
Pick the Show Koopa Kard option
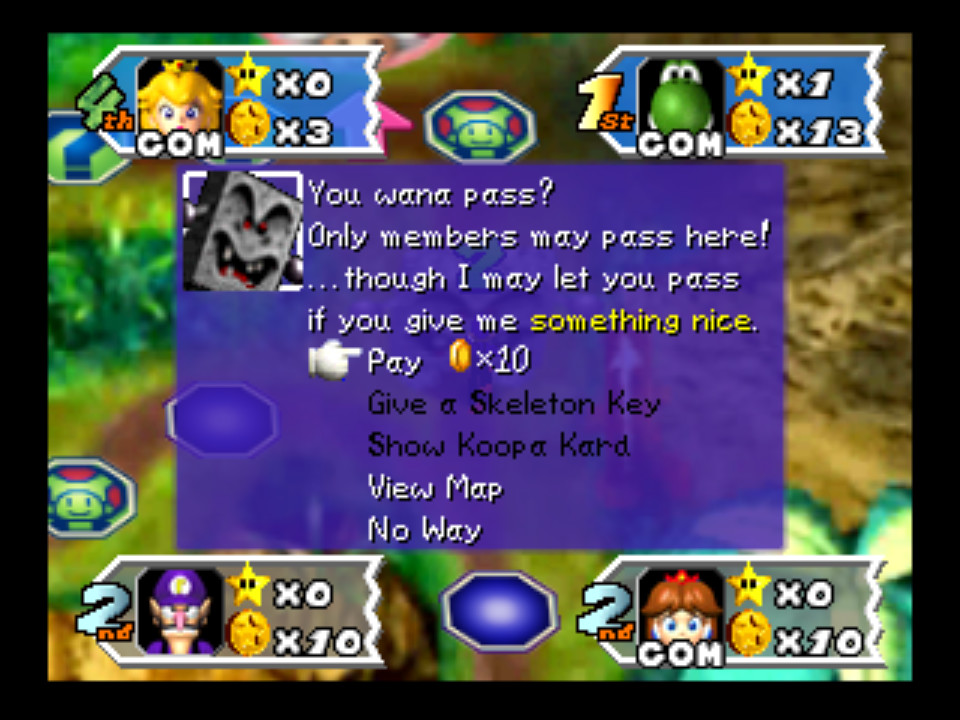pos(498,446)
